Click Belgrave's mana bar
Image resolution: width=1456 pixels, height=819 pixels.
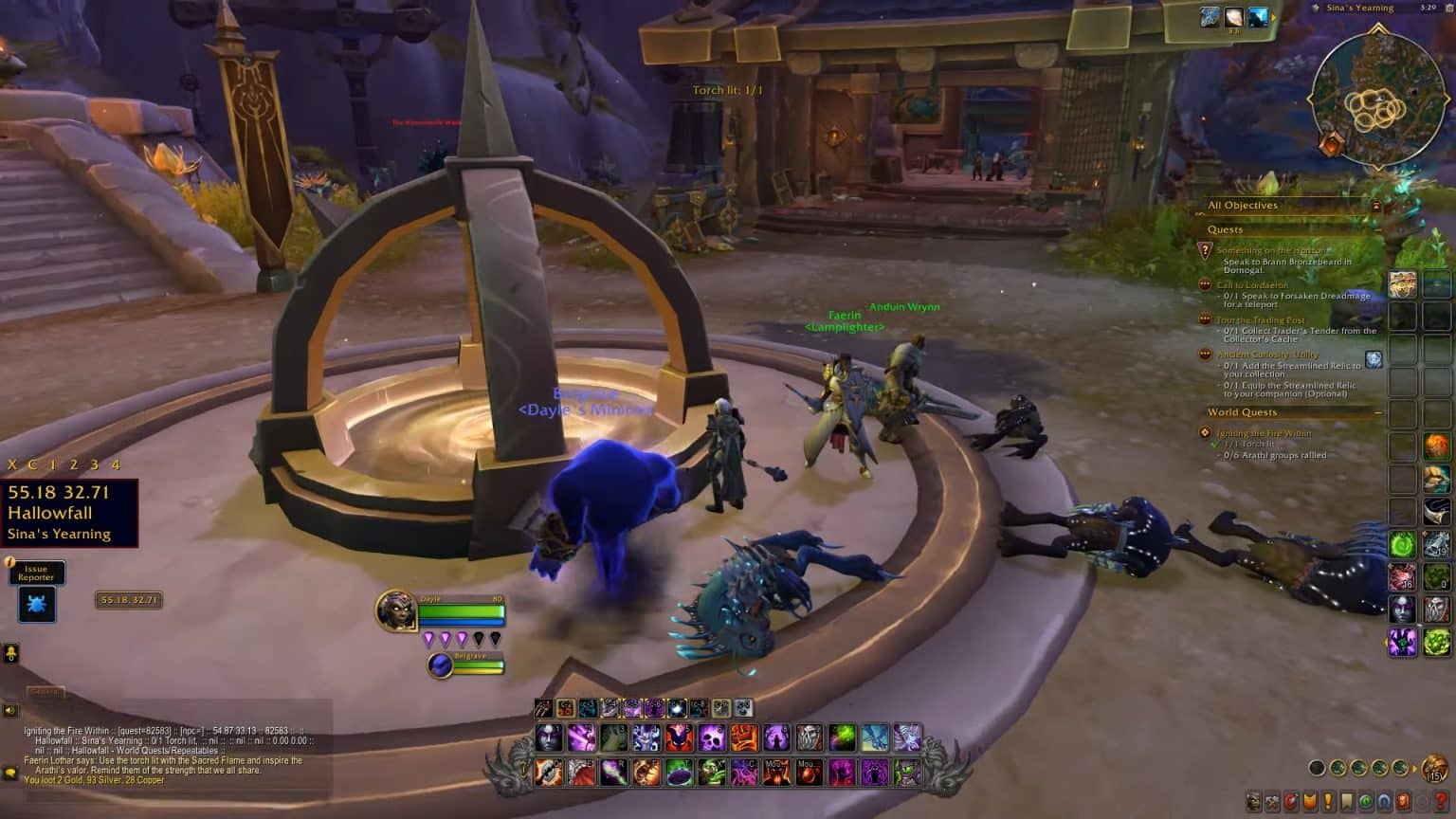click(x=479, y=671)
